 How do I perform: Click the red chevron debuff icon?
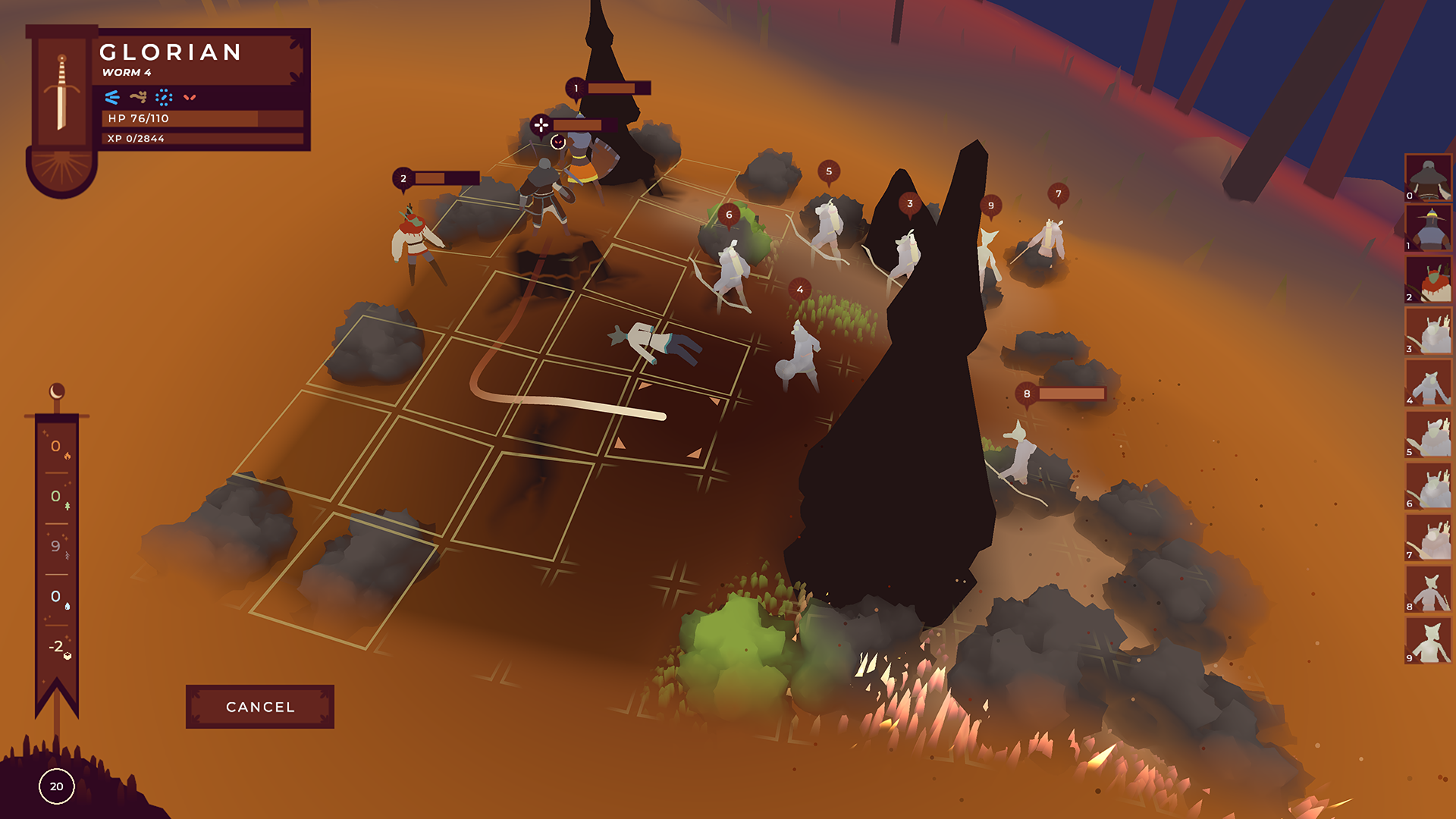(x=190, y=96)
